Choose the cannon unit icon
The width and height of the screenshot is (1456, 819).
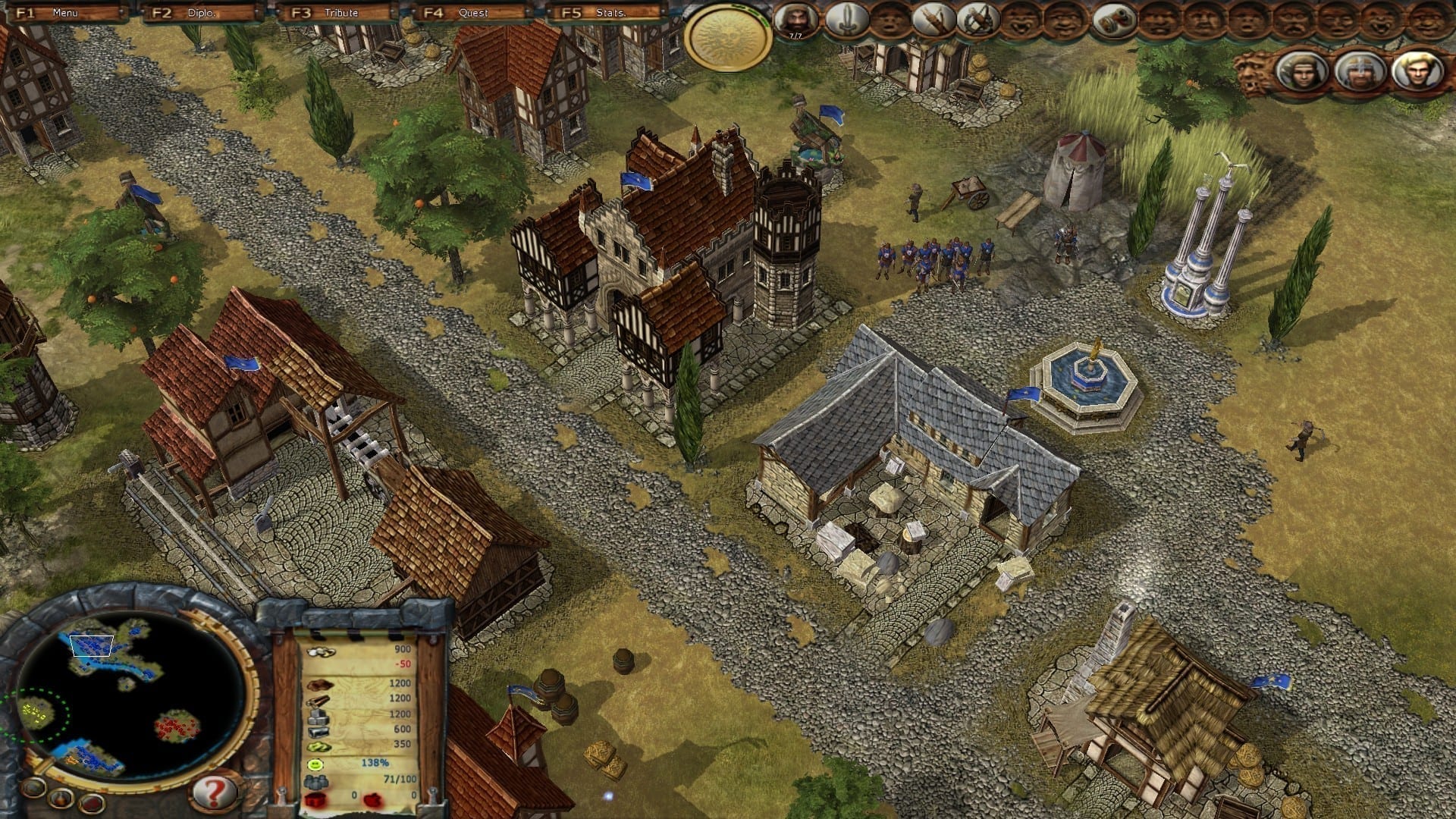(x=1113, y=21)
